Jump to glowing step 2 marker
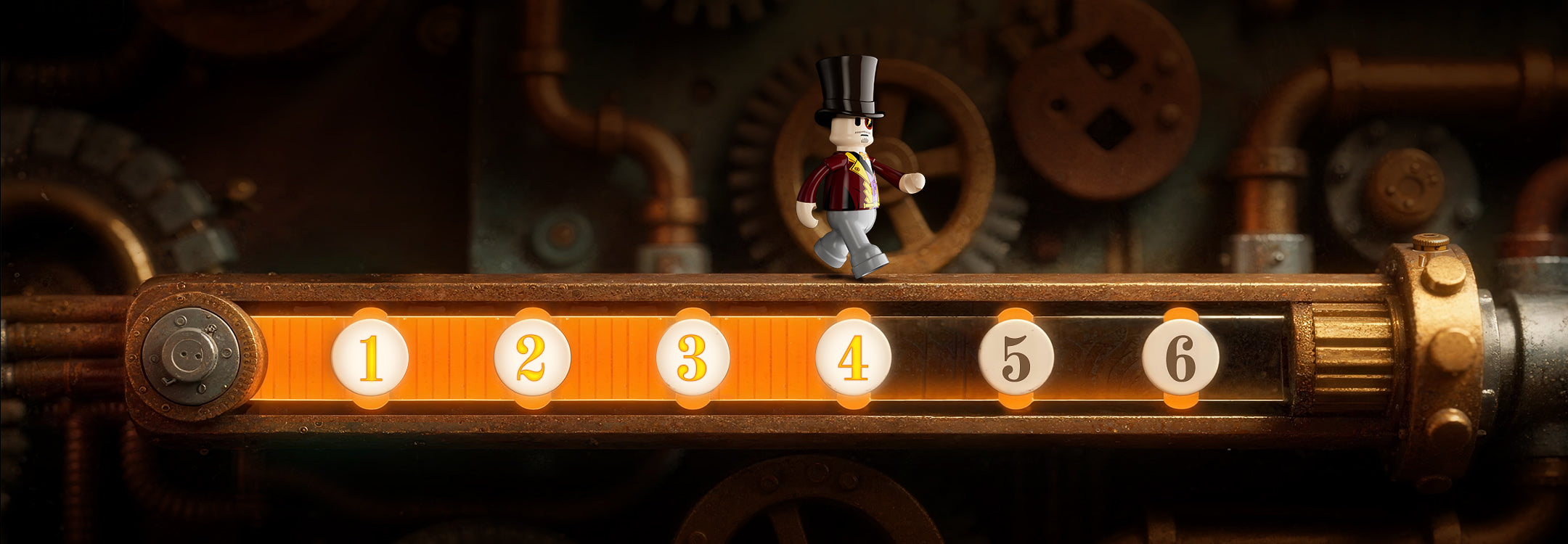Viewport: 1568px width, 544px height. (x=532, y=358)
